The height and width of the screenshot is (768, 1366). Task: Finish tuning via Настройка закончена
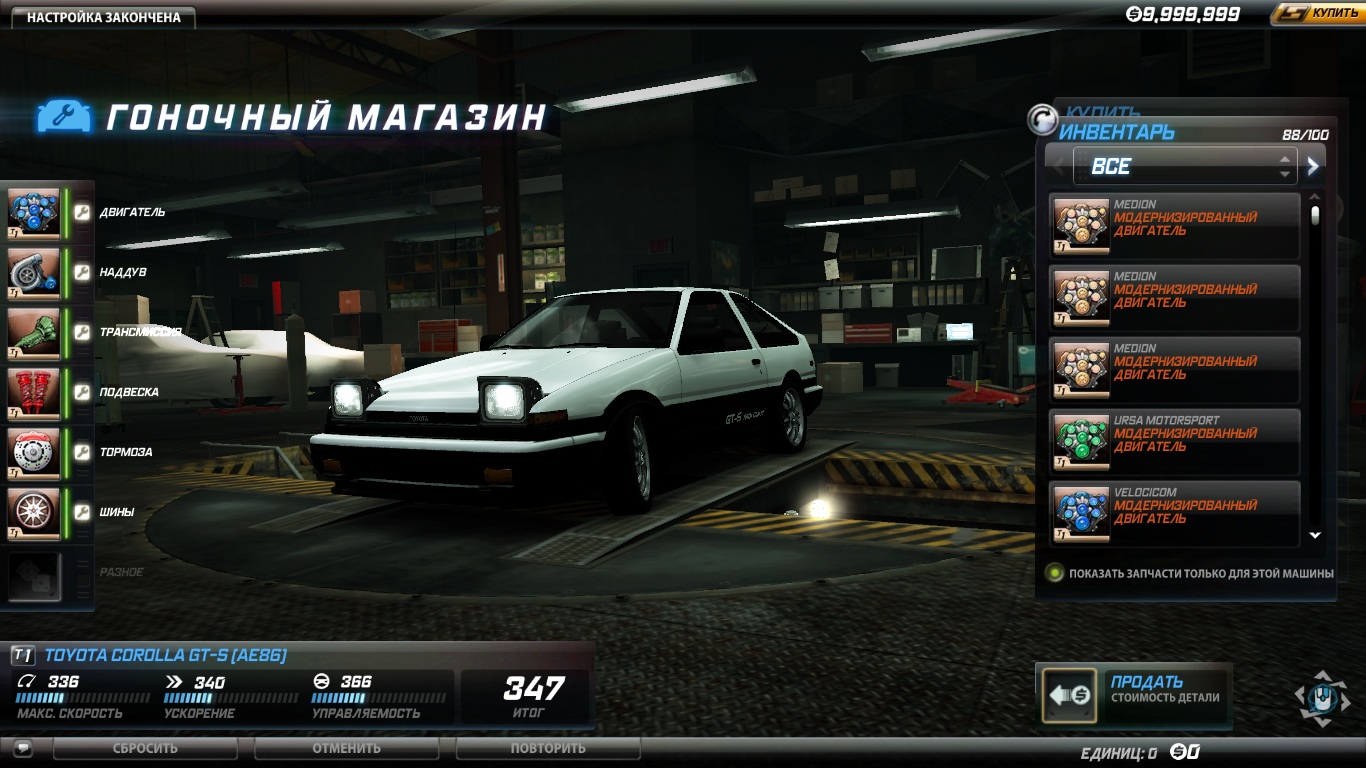[103, 17]
